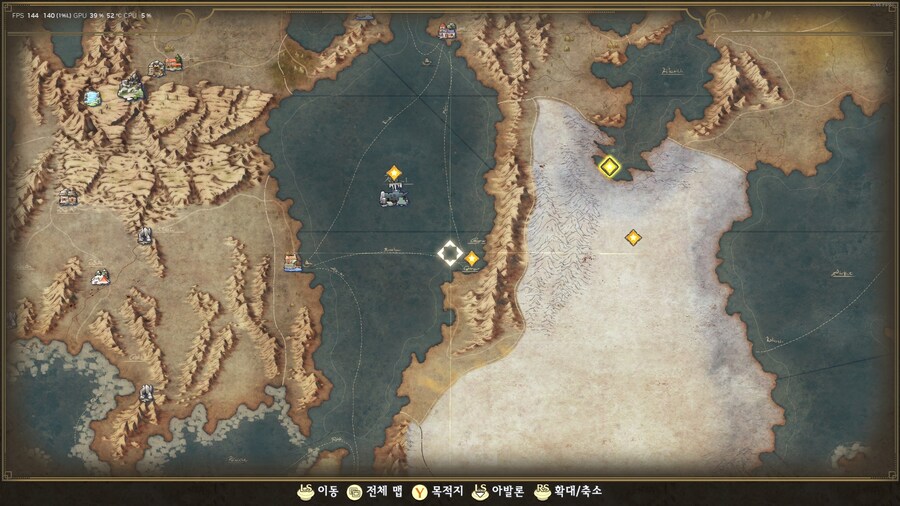The image size is (900, 506).
Task: Choose the blue lake location icon in the mountains
Action: (x=93, y=97)
